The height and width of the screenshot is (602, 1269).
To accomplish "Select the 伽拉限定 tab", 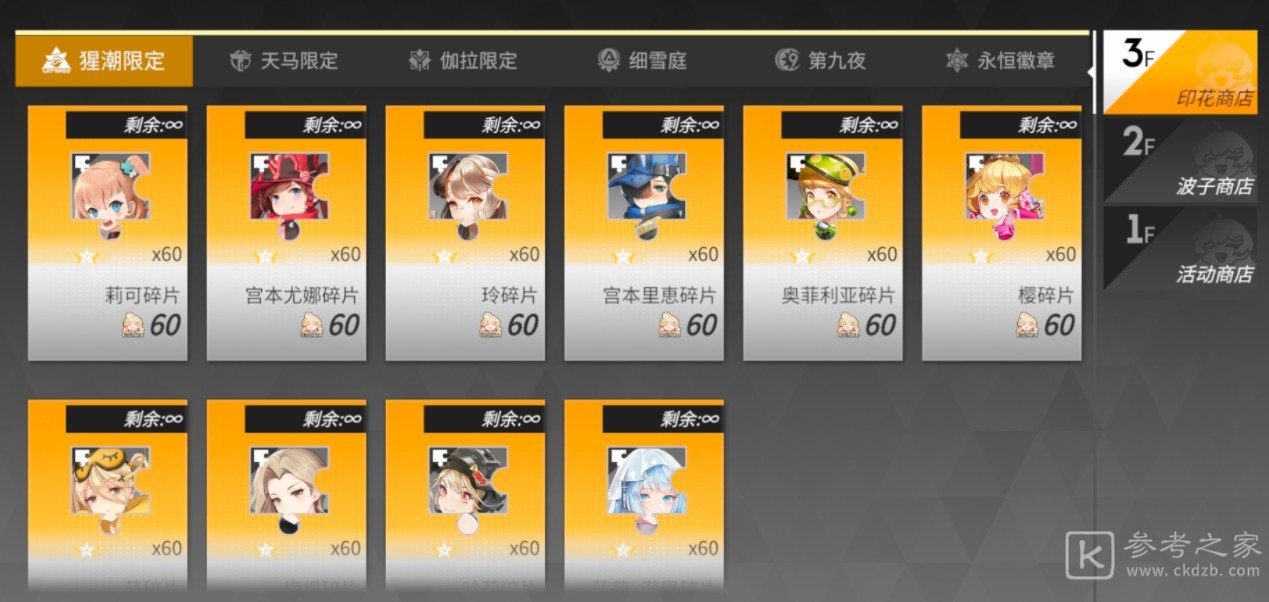I will point(463,61).
